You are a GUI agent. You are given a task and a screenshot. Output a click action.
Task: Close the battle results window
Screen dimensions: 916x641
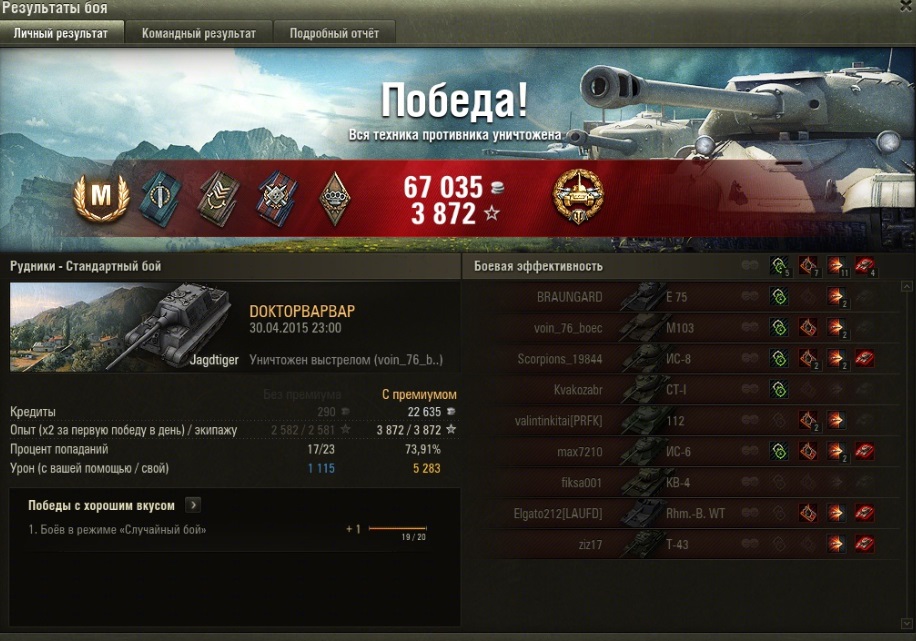tap(905, 8)
